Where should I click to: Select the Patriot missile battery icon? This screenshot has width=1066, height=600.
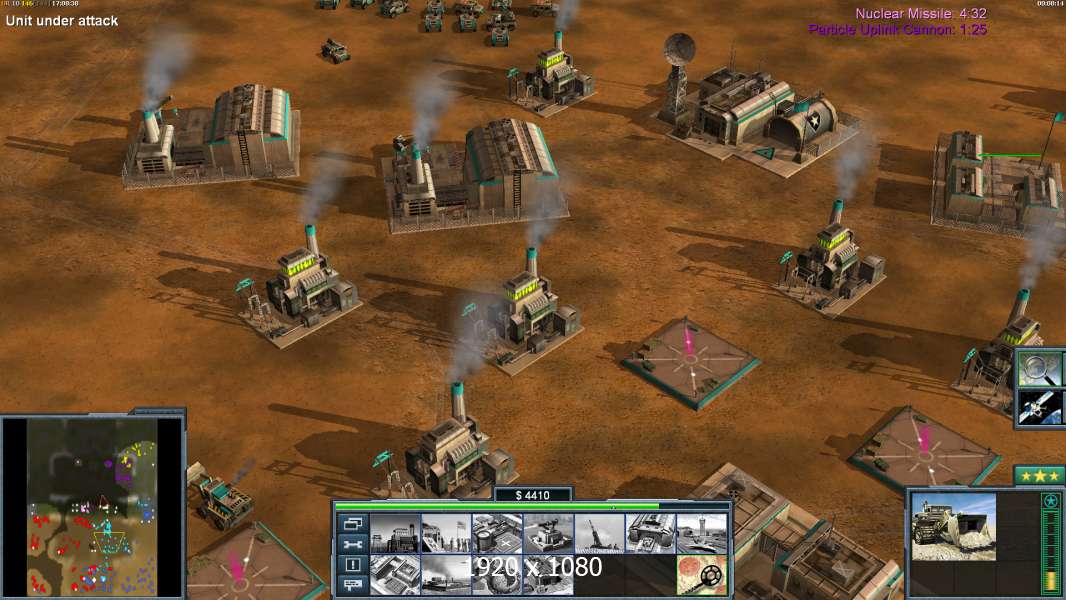(x=548, y=533)
